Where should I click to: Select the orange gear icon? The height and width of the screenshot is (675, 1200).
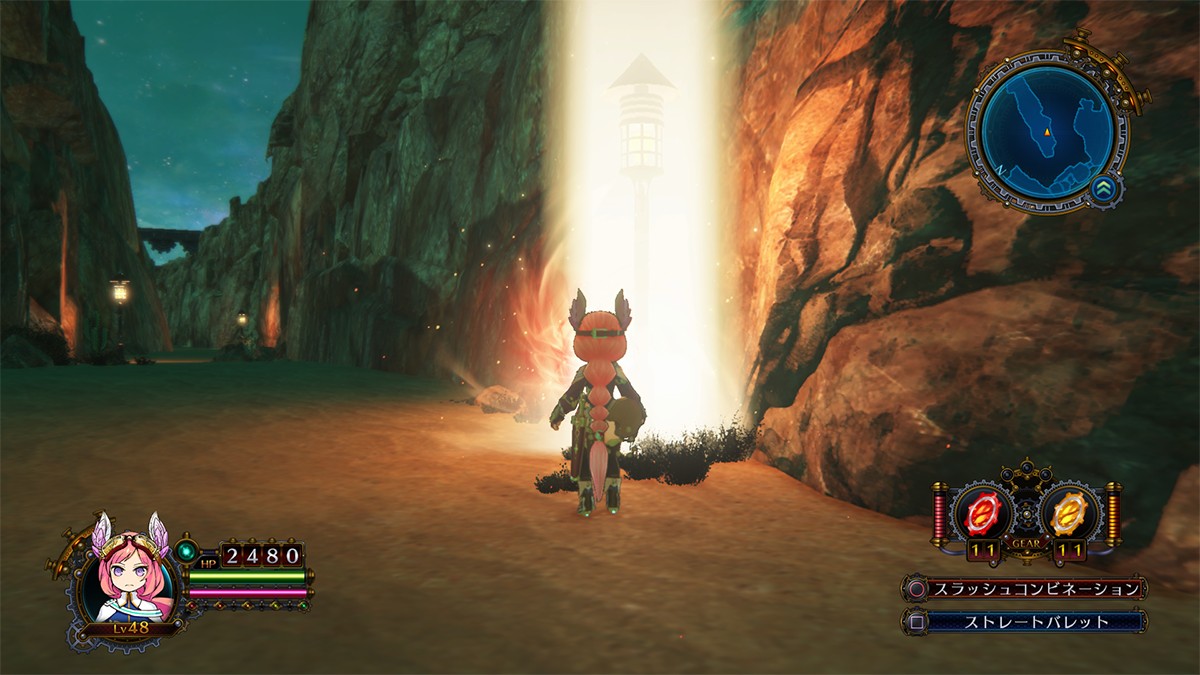[1065, 514]
